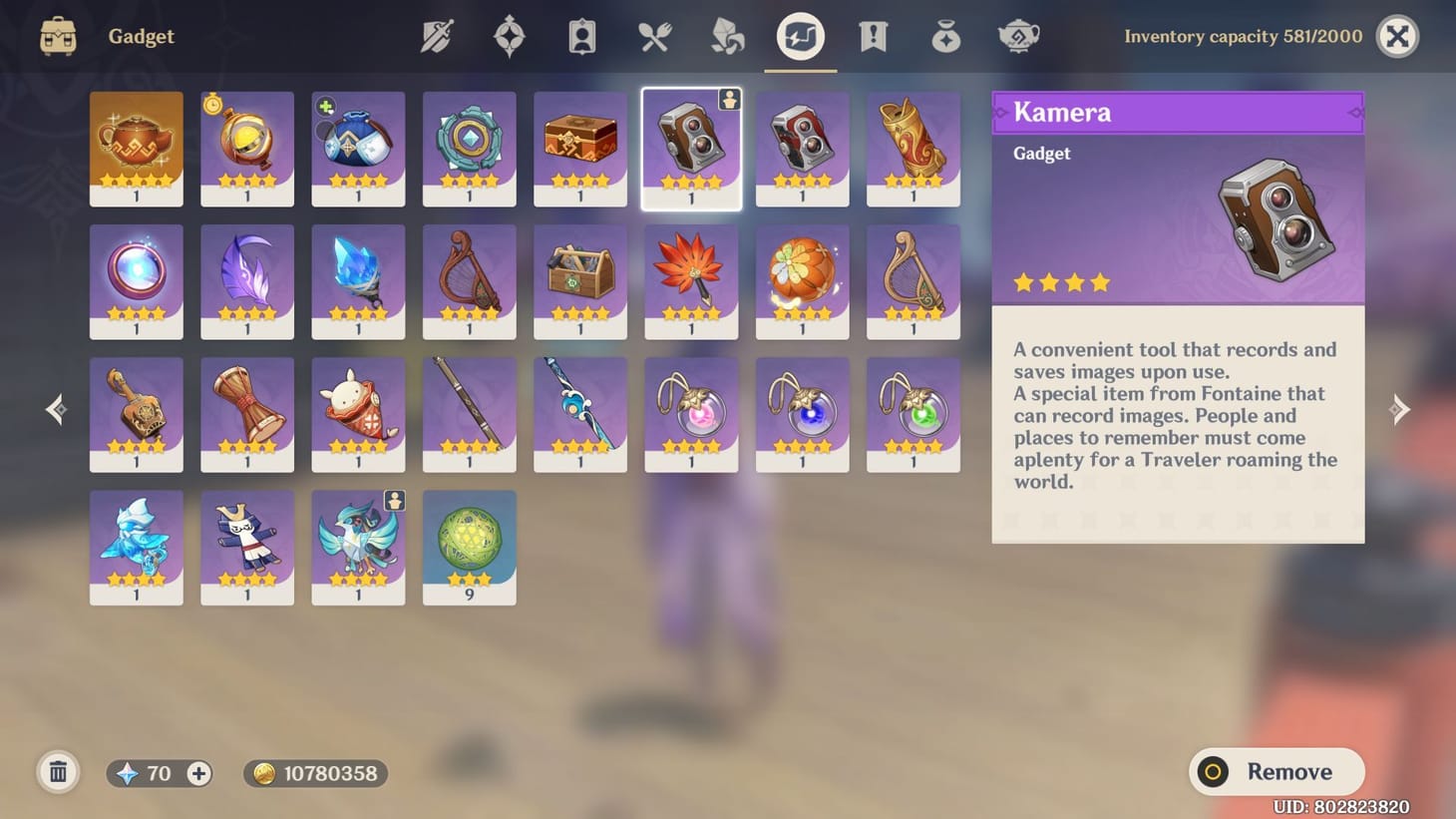
Task: Select the weapons sword category icon
Action: coord(439,36)
